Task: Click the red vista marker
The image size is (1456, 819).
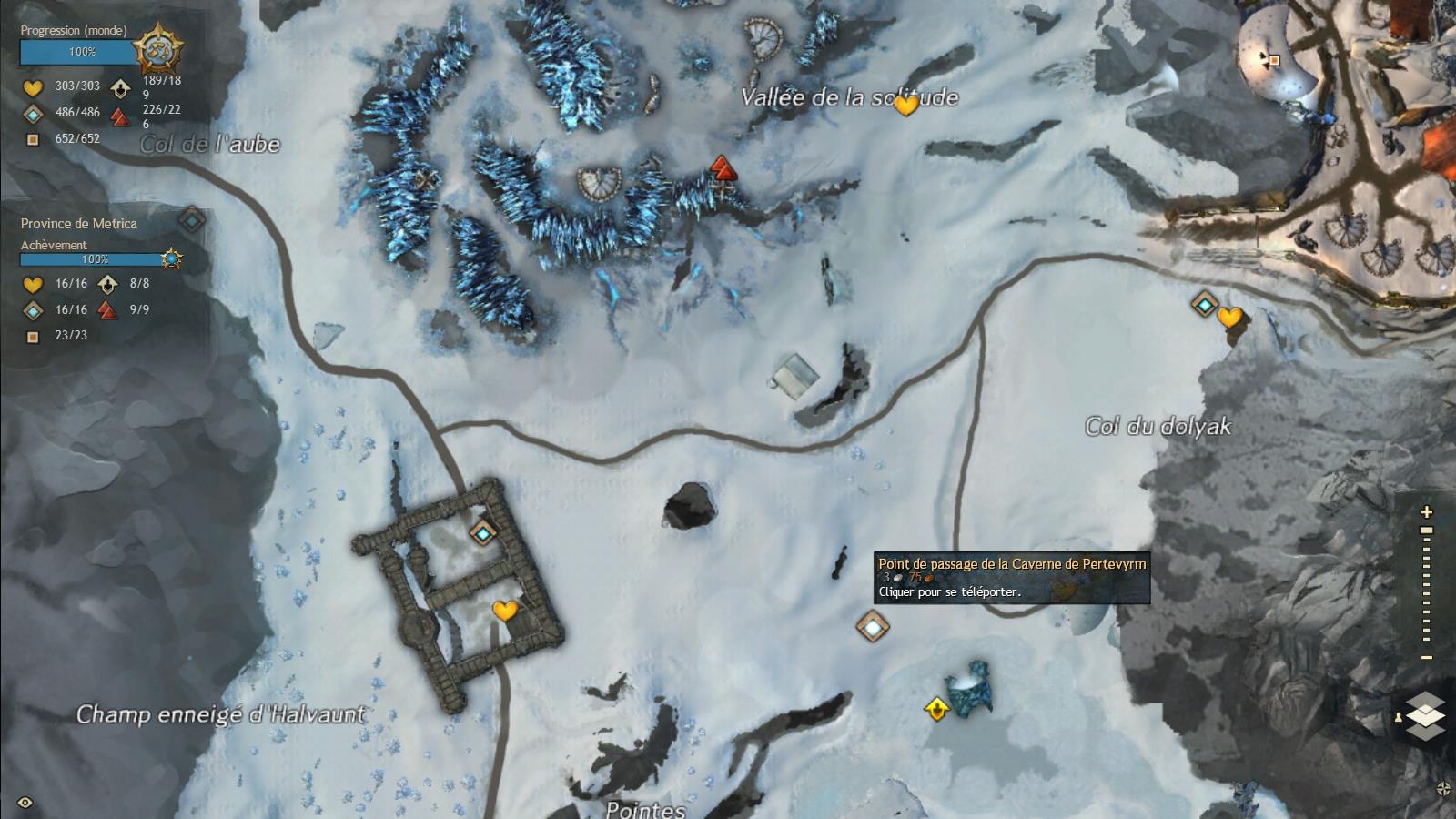Action: pyautogui.click(x=722, y=168)
